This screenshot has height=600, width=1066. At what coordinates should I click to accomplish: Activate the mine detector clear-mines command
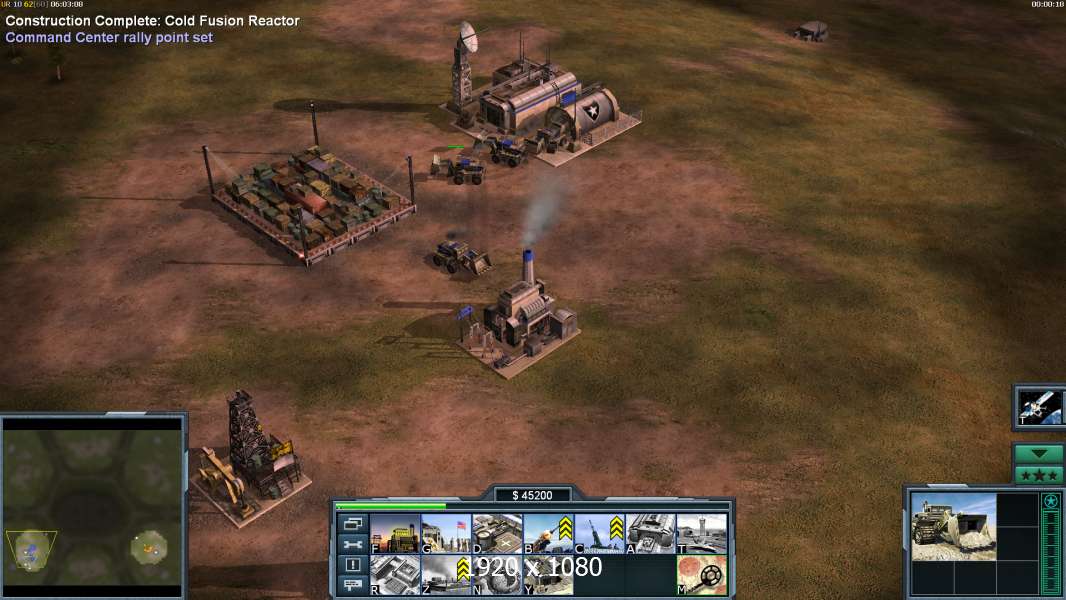pyautogui.click(x=701, y=575)
